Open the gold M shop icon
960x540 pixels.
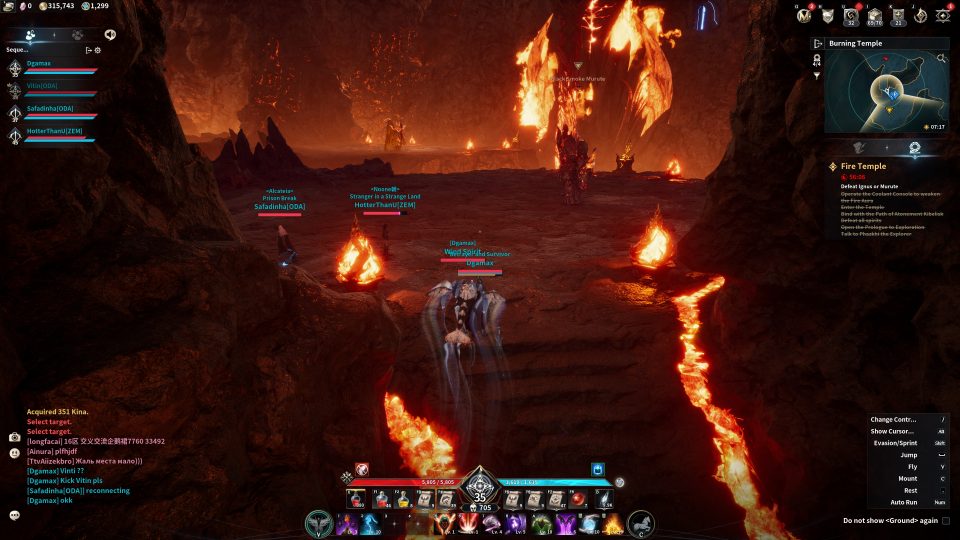pos(803,14)
